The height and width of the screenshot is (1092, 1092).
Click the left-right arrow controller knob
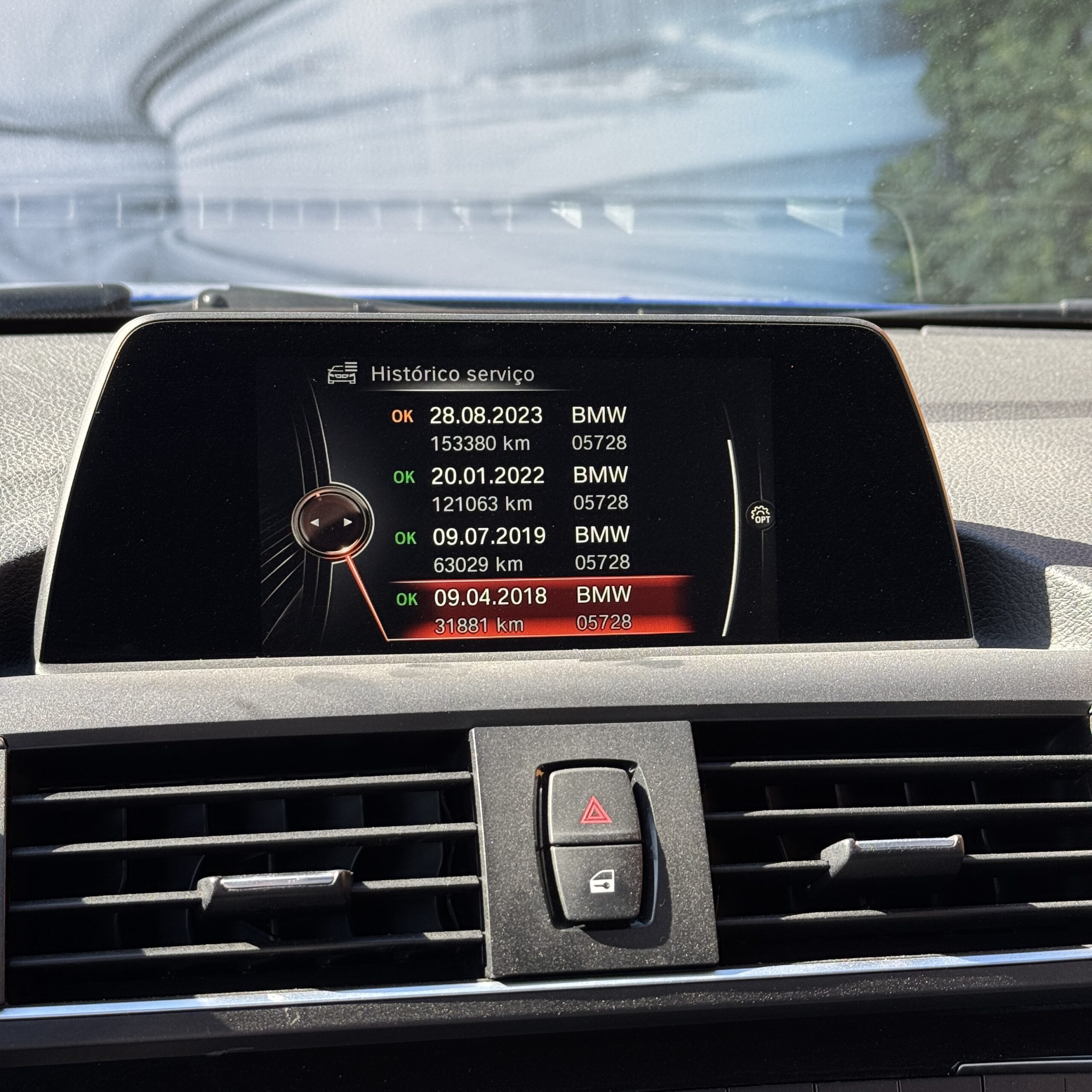point(332,522)
